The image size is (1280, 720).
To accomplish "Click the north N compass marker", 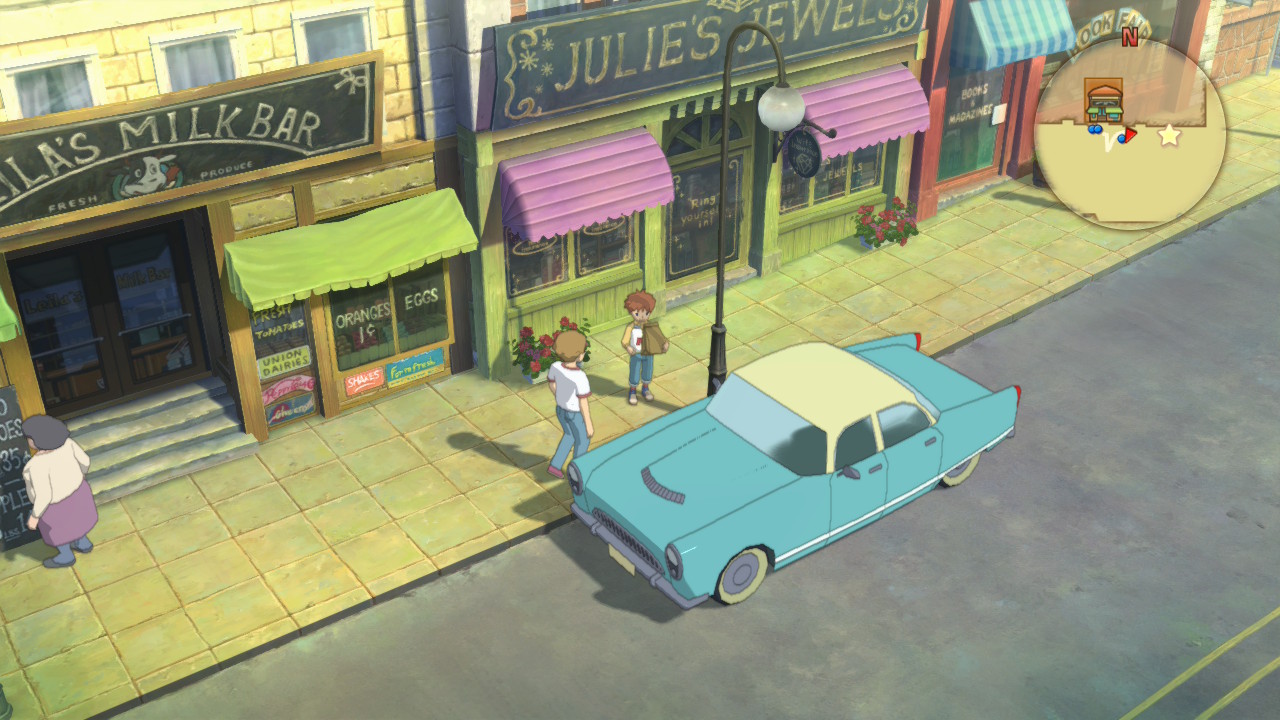I will 1130,38.
